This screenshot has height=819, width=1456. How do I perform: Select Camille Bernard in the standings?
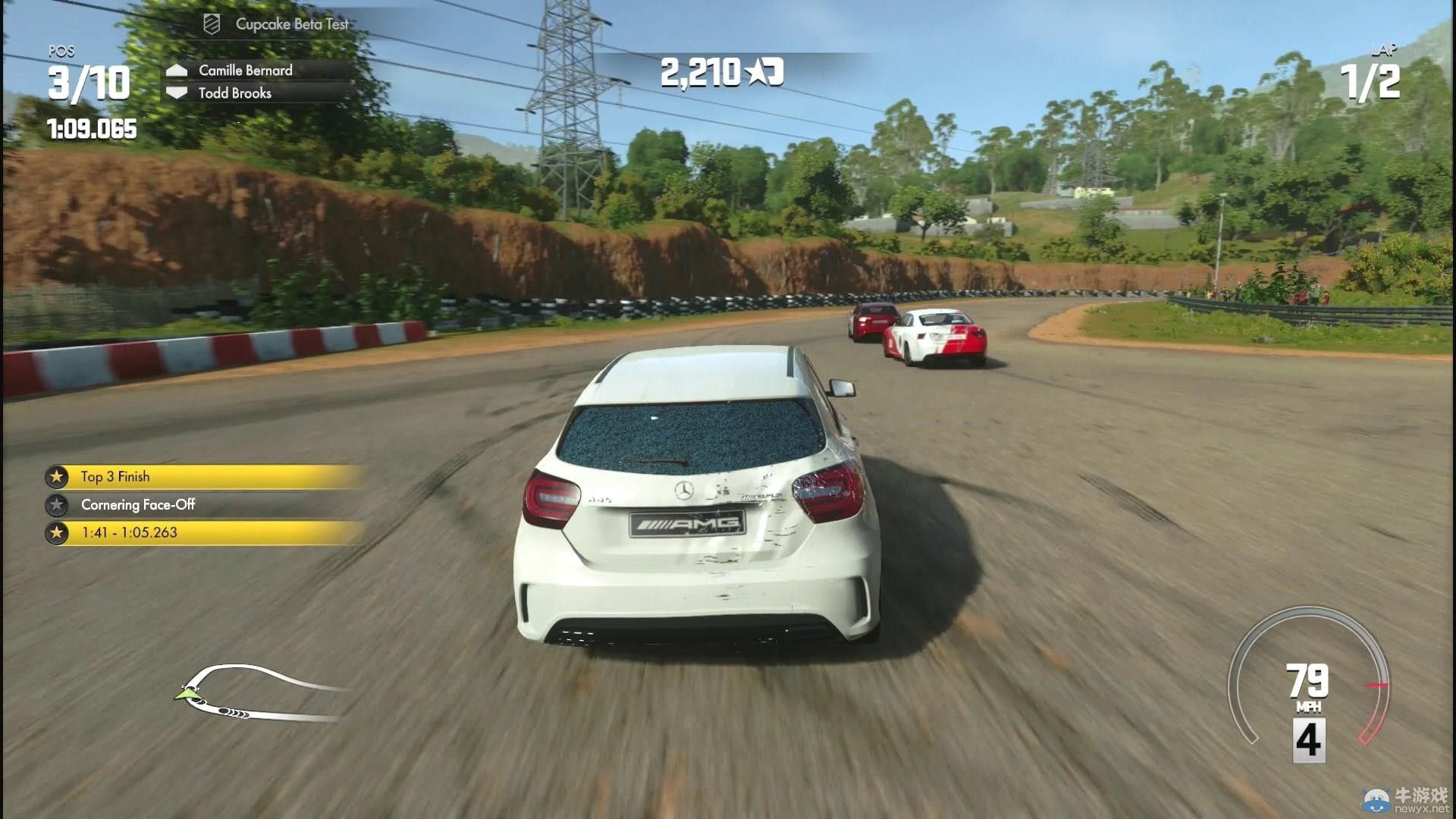tap(245, 71)
